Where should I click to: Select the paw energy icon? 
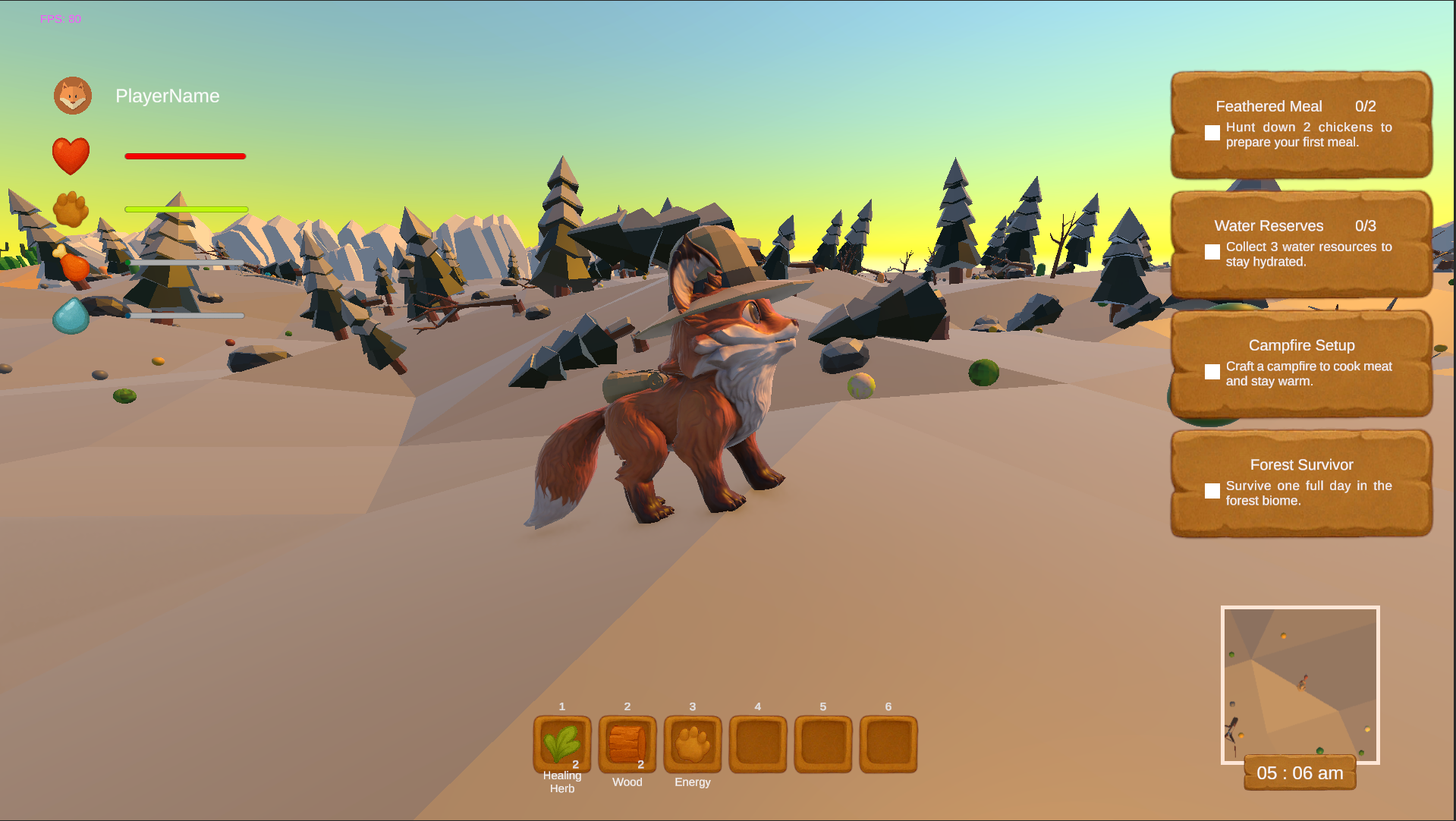click(71, 210)
